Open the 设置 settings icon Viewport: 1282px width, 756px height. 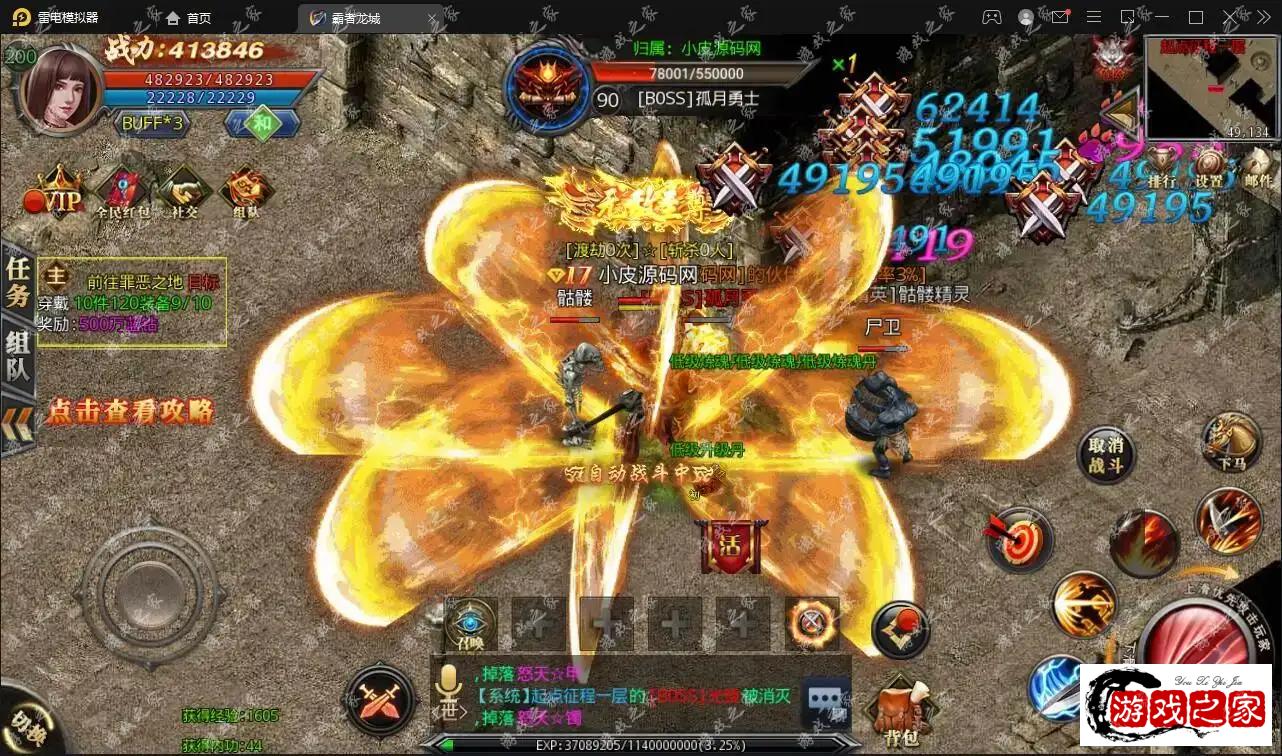pos(1210,167)
